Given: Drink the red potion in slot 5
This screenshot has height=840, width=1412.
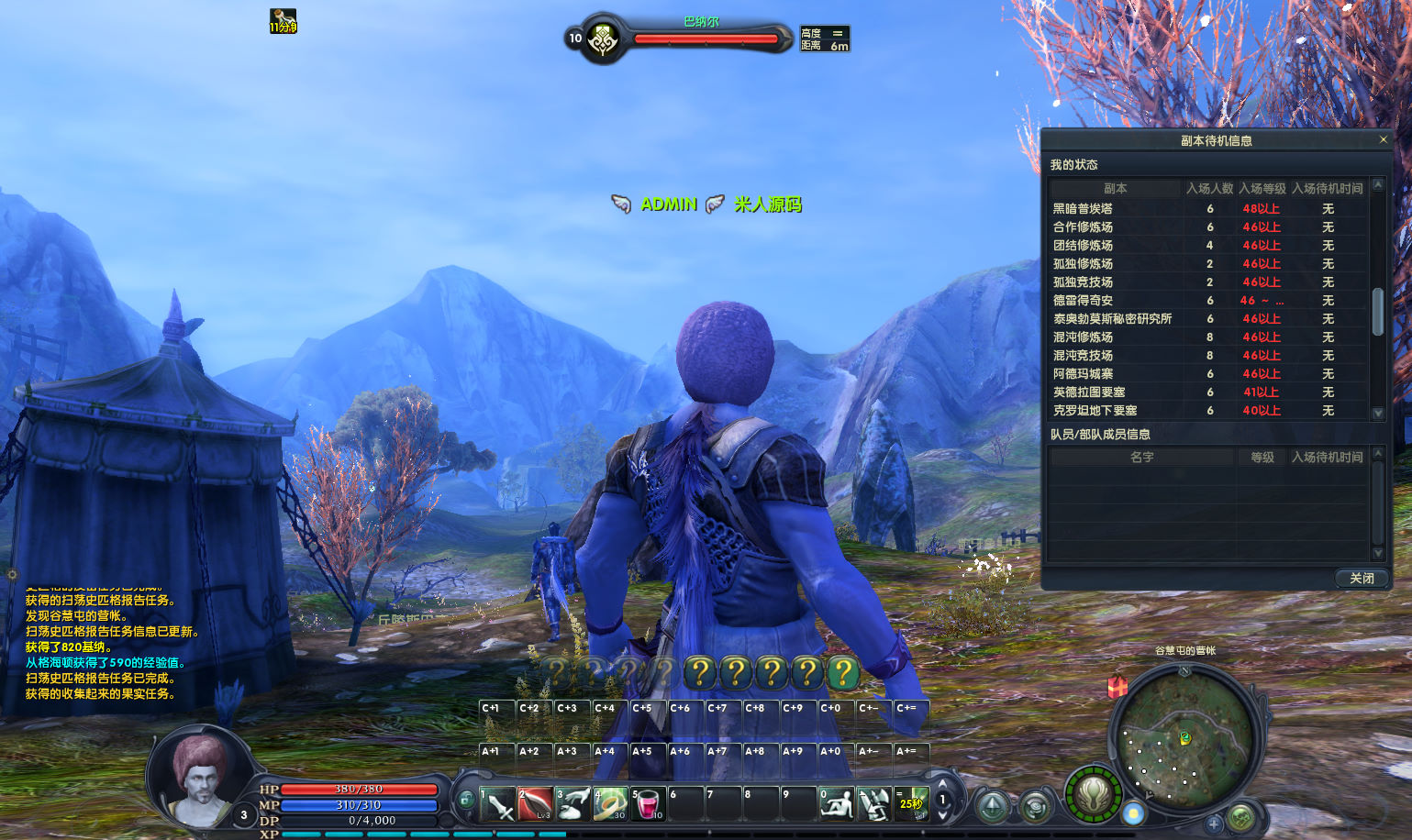Looking at the screenshot, I should pyautogui.click(x=648, y=804).
